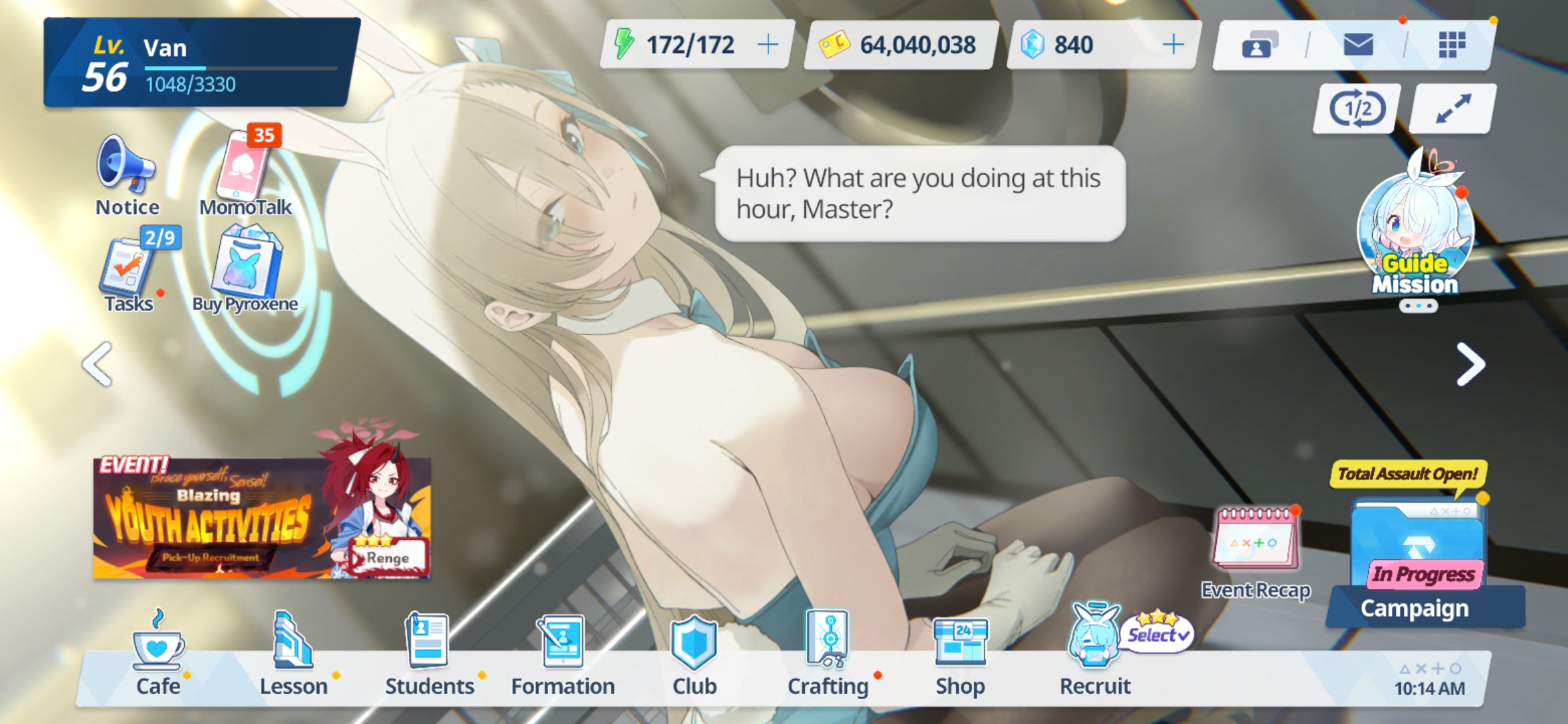
Task: Add energy with the plus button
Action: pos(768,45)
